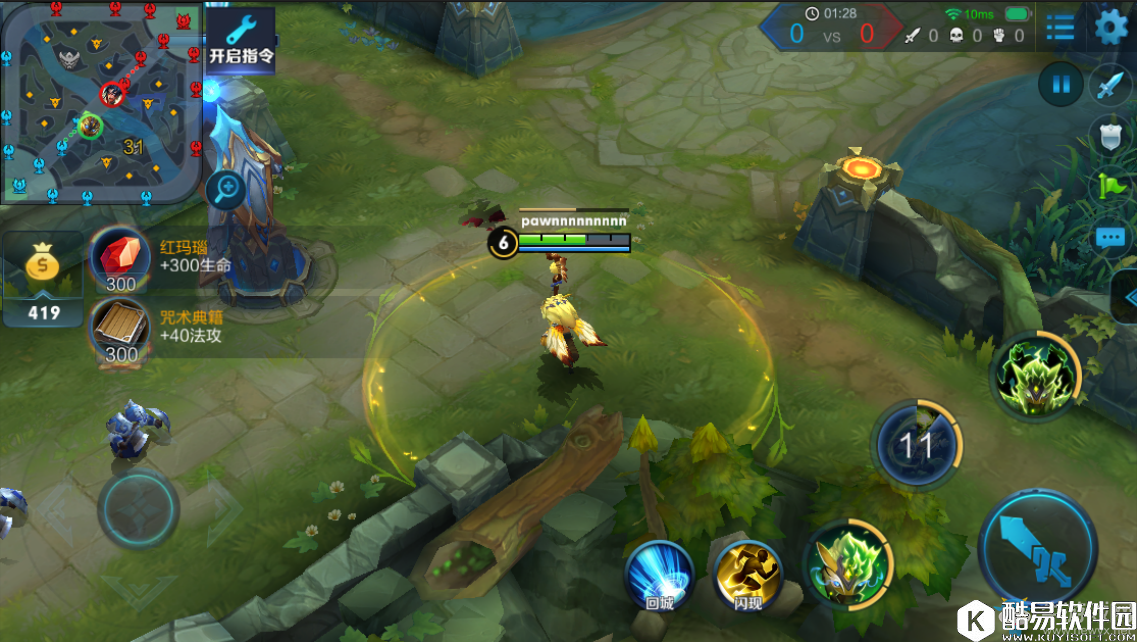Use the 回城 recall spell
Viewport: 1137px width, 642px height.
coord(659,573)
